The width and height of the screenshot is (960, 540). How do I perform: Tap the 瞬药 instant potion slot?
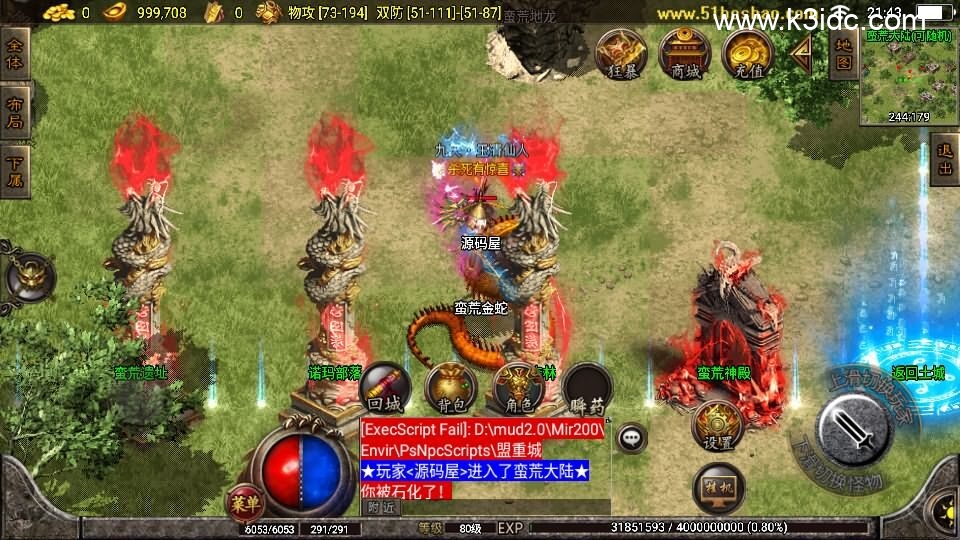click(587, 388)
